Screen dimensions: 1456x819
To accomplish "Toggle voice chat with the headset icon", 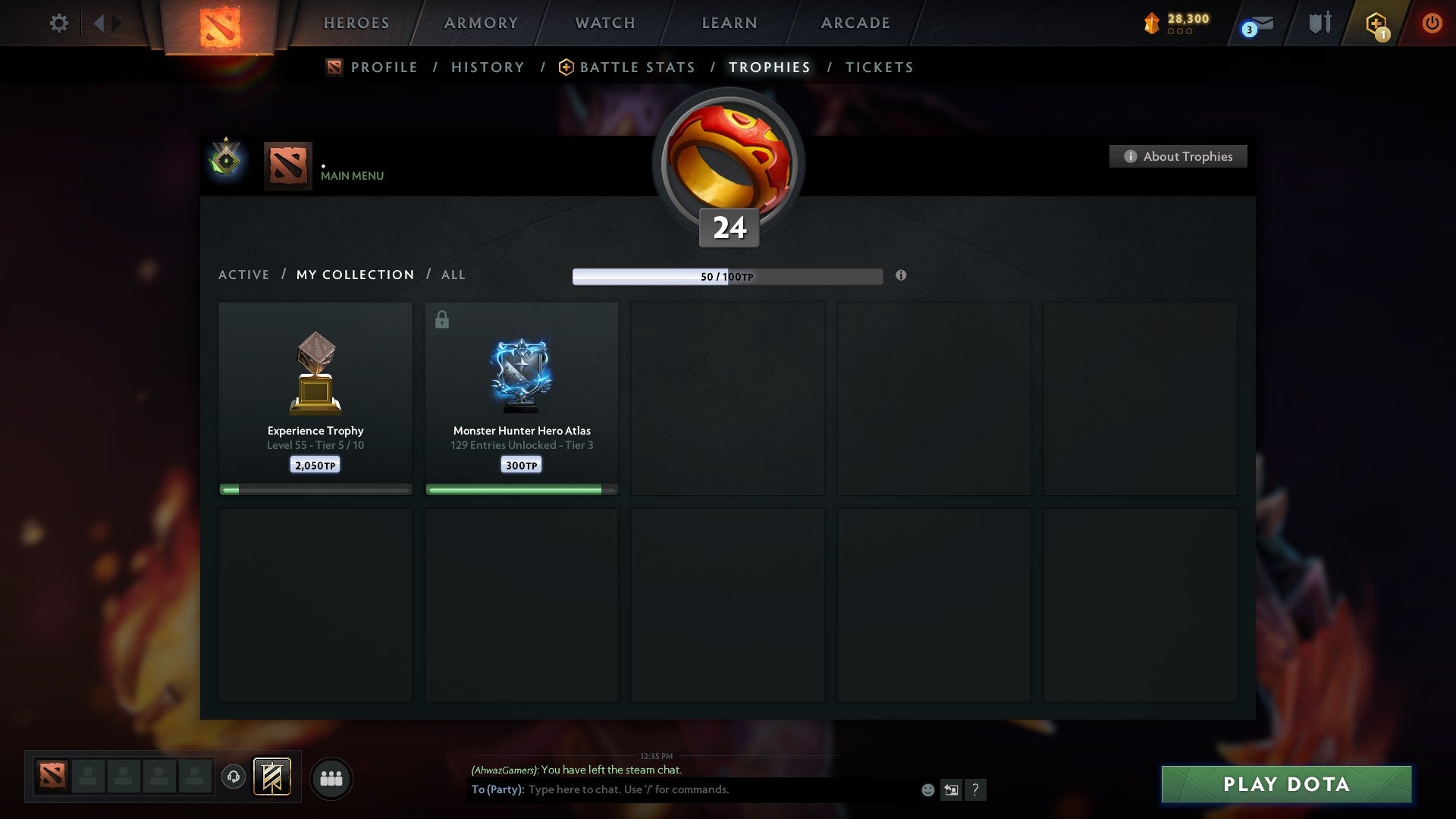I will click(x=233, y=777).
